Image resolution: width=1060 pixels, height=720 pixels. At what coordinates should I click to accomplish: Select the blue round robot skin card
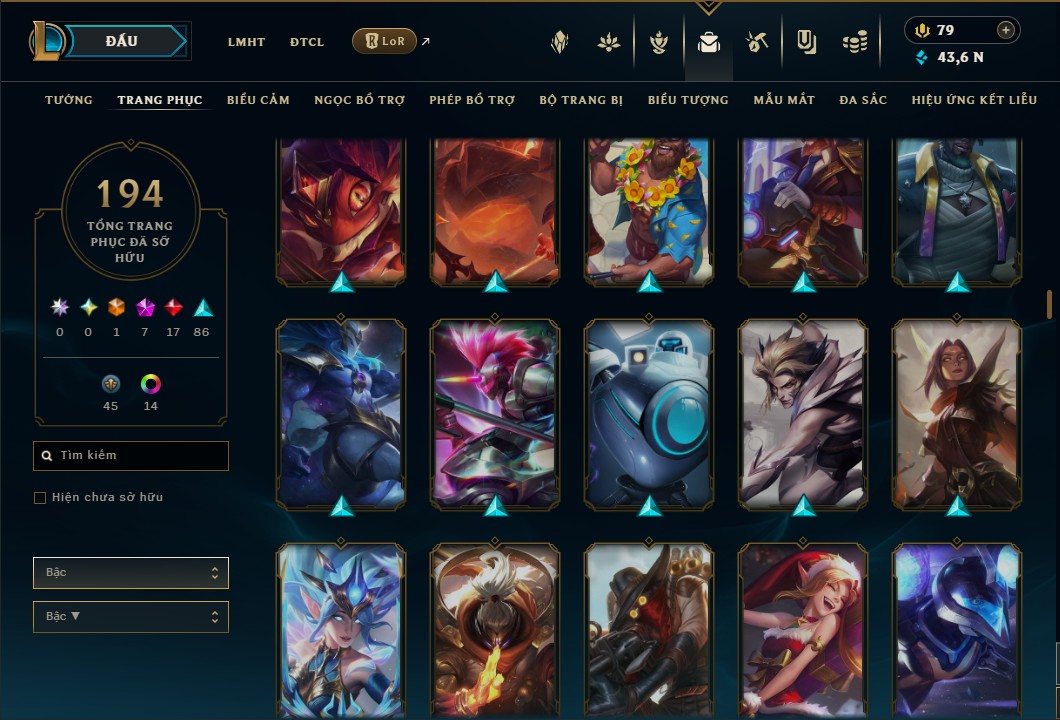click(649, 412)
